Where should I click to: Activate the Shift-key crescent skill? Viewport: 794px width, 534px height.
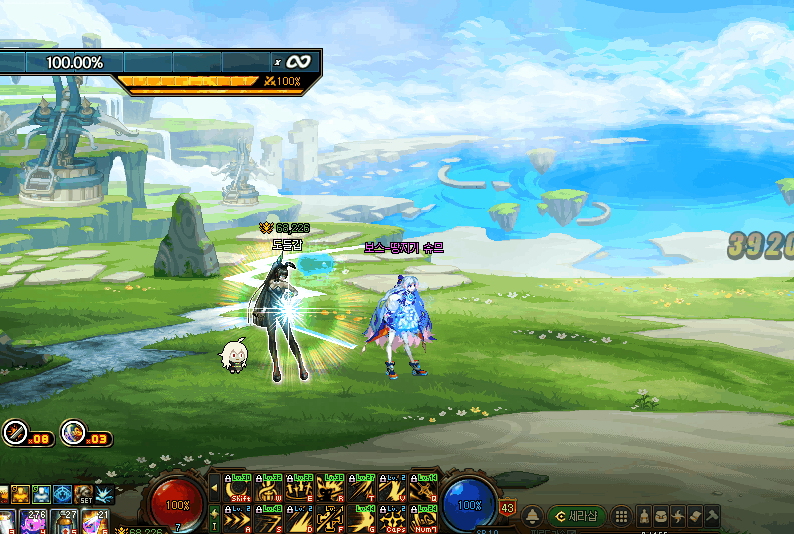tap(238, 489)
